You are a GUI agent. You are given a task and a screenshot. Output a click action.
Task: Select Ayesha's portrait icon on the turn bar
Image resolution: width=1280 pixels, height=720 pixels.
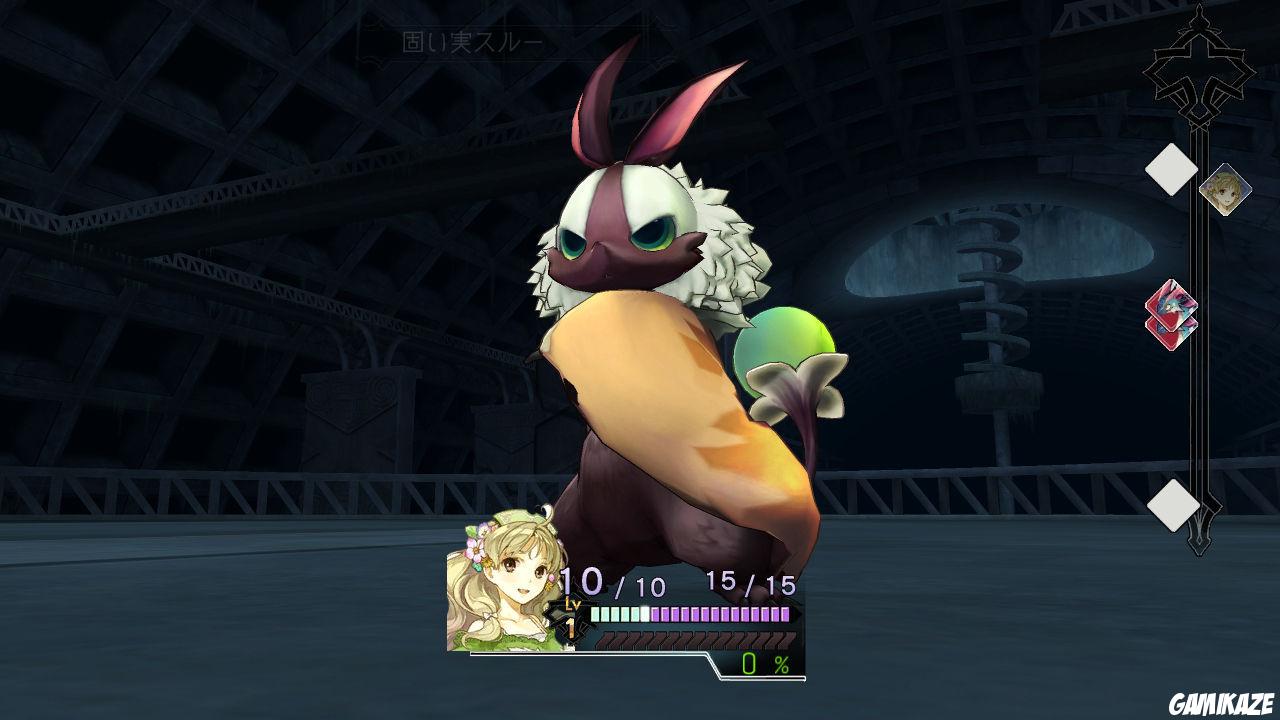(x=1227, y=188)
